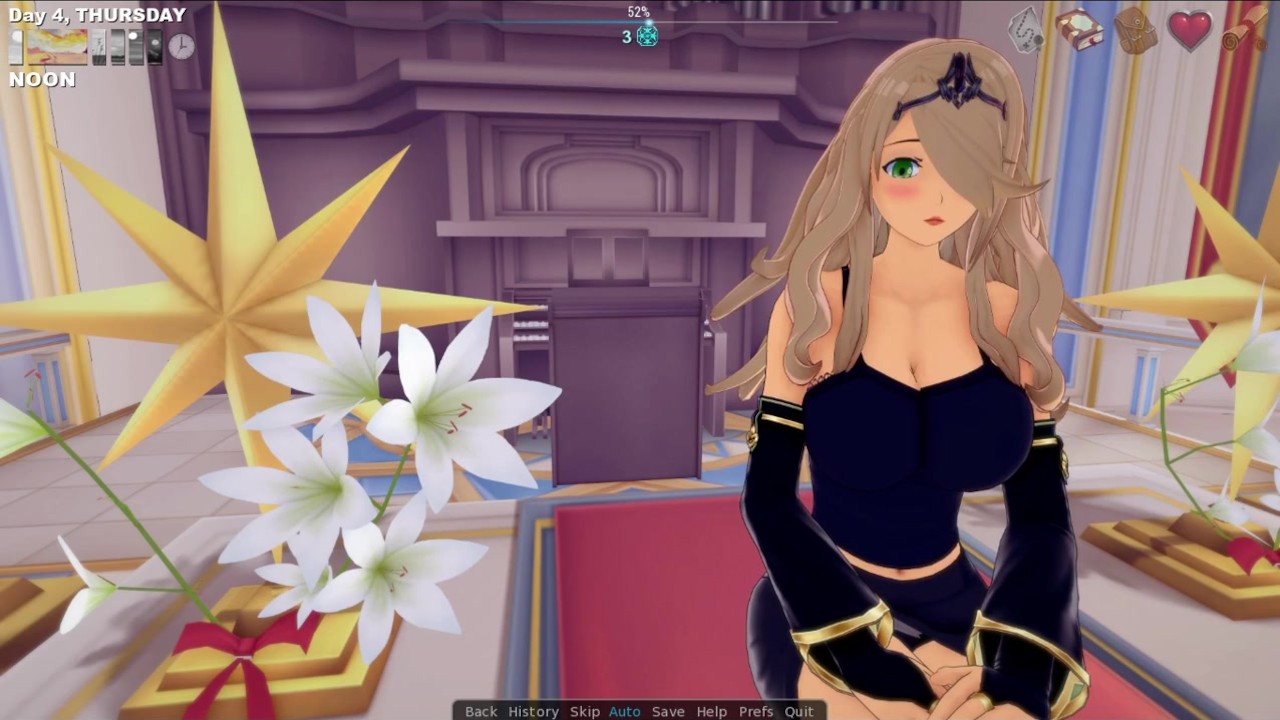Open the backpack inventory
This screenshot has width=1280, height=720.
(x=1135, y=30)
